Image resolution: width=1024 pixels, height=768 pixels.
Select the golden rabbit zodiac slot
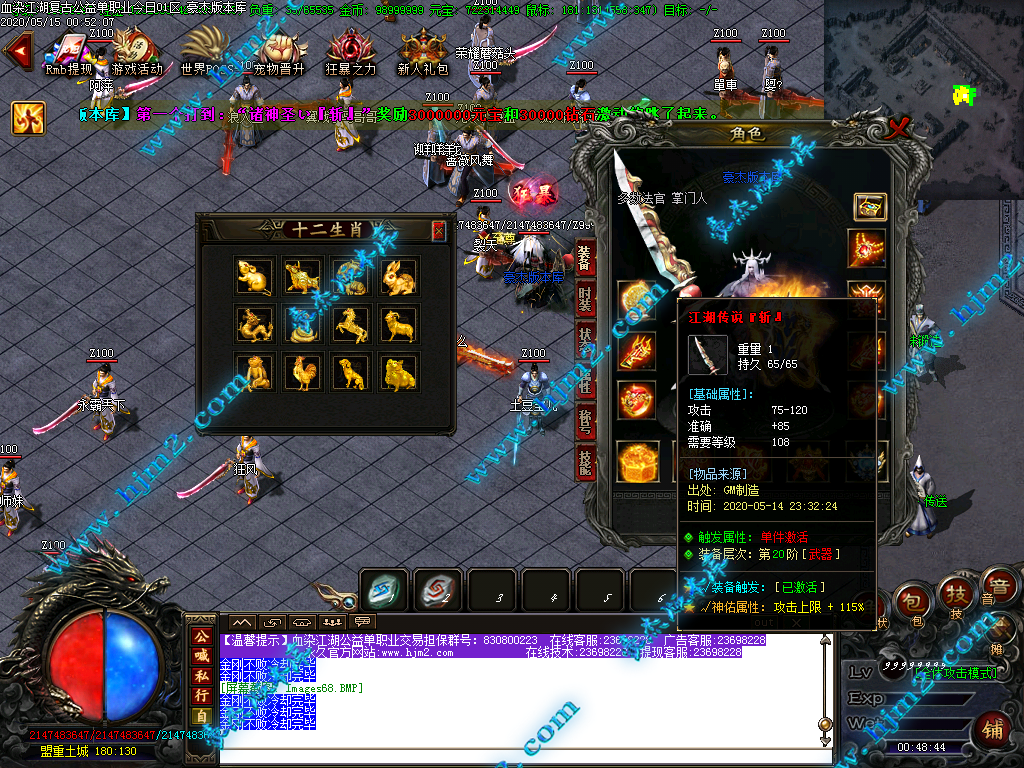399,276
